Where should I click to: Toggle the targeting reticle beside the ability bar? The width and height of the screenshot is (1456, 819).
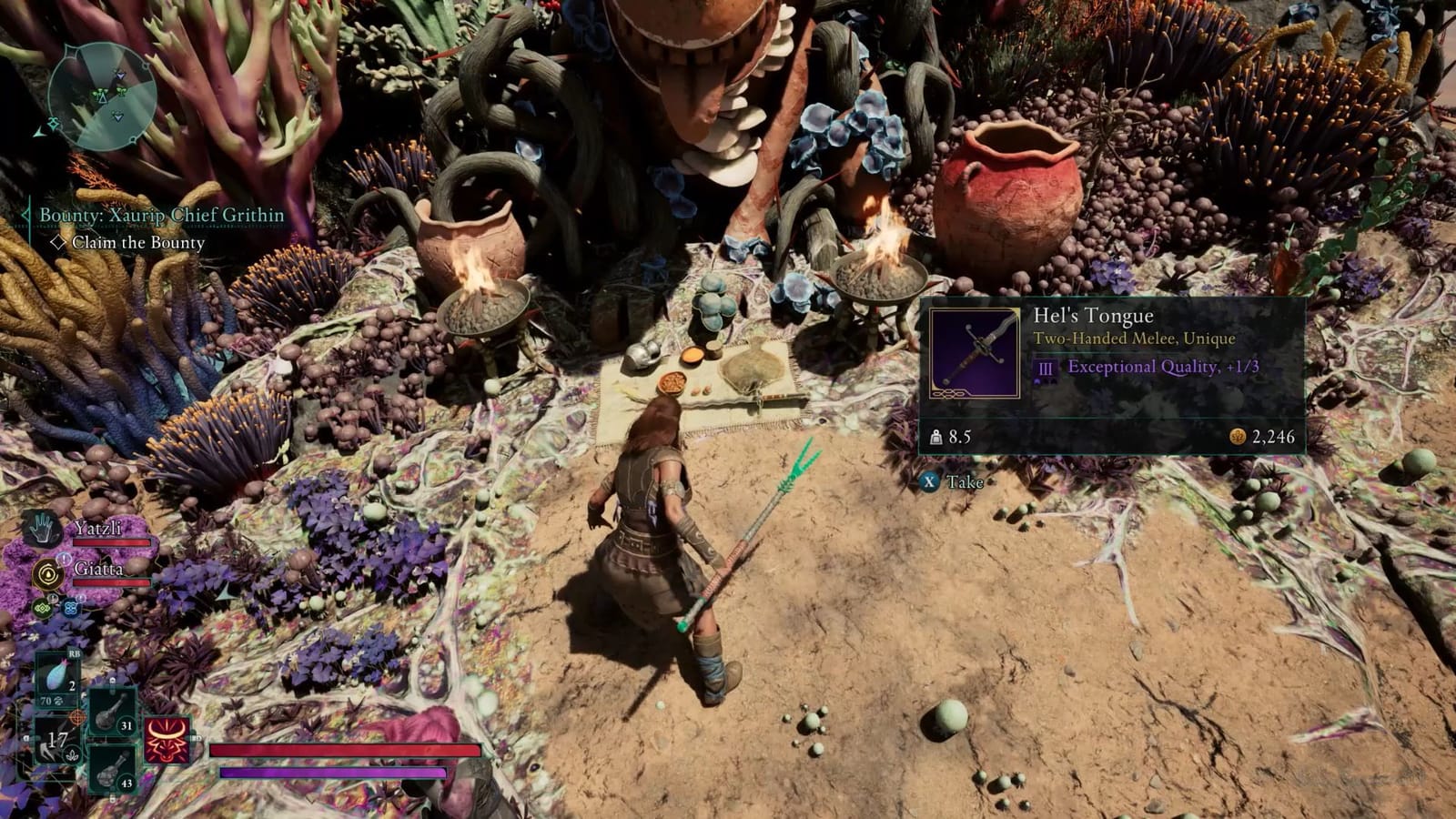point(76,716)
